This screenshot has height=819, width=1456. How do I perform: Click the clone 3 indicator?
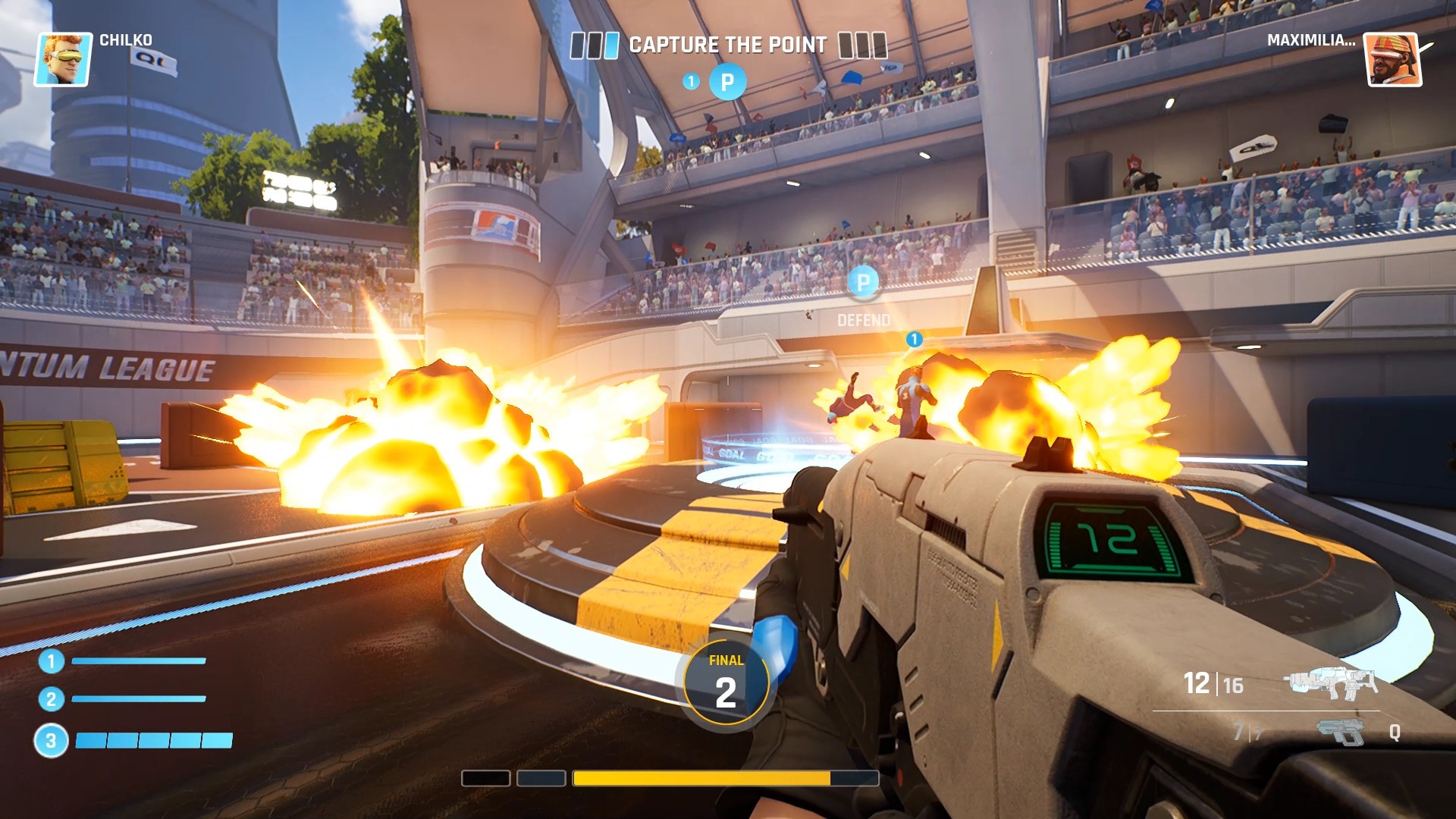tap(51, 741)
